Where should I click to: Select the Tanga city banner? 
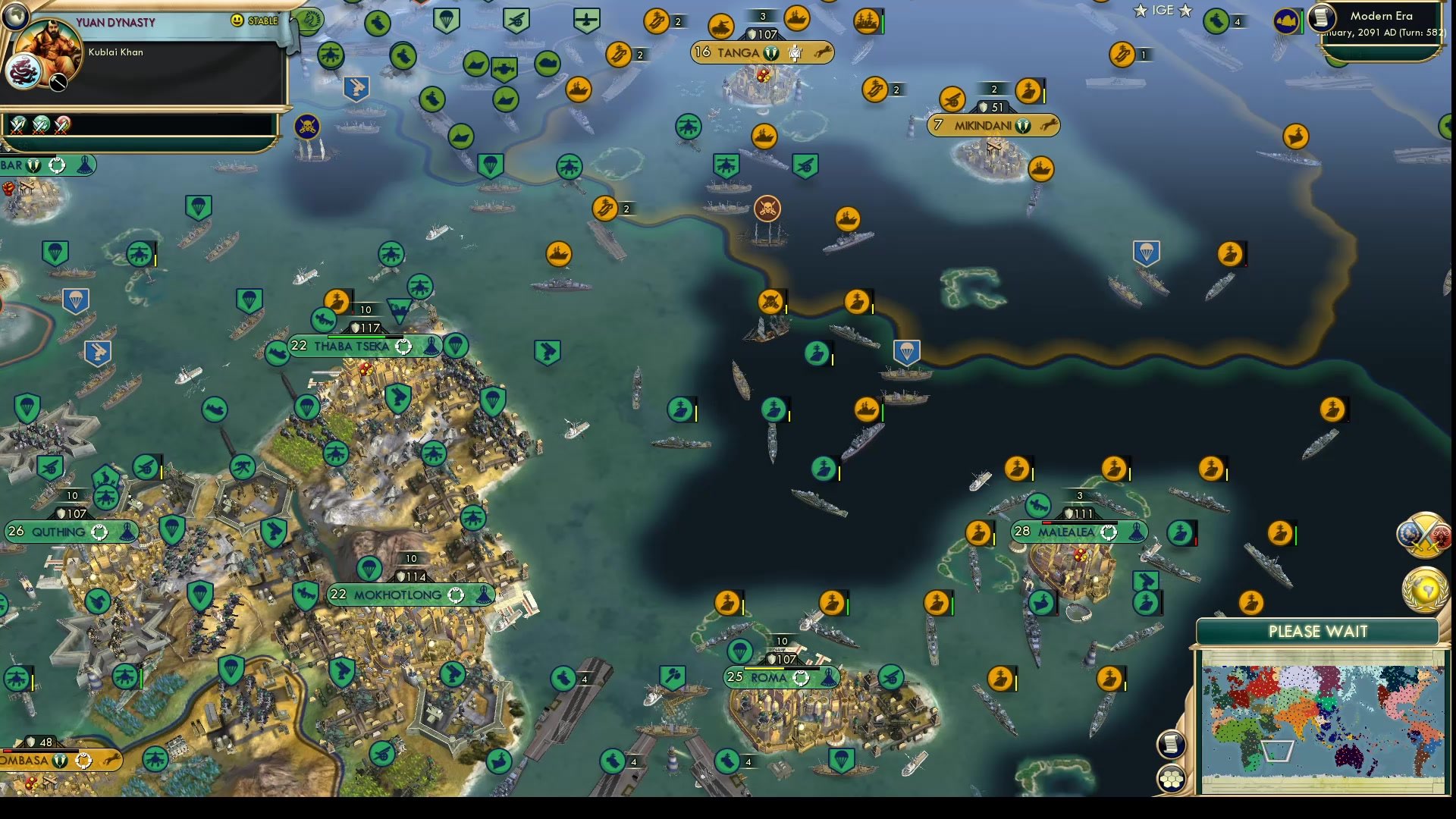pos(762,52)
